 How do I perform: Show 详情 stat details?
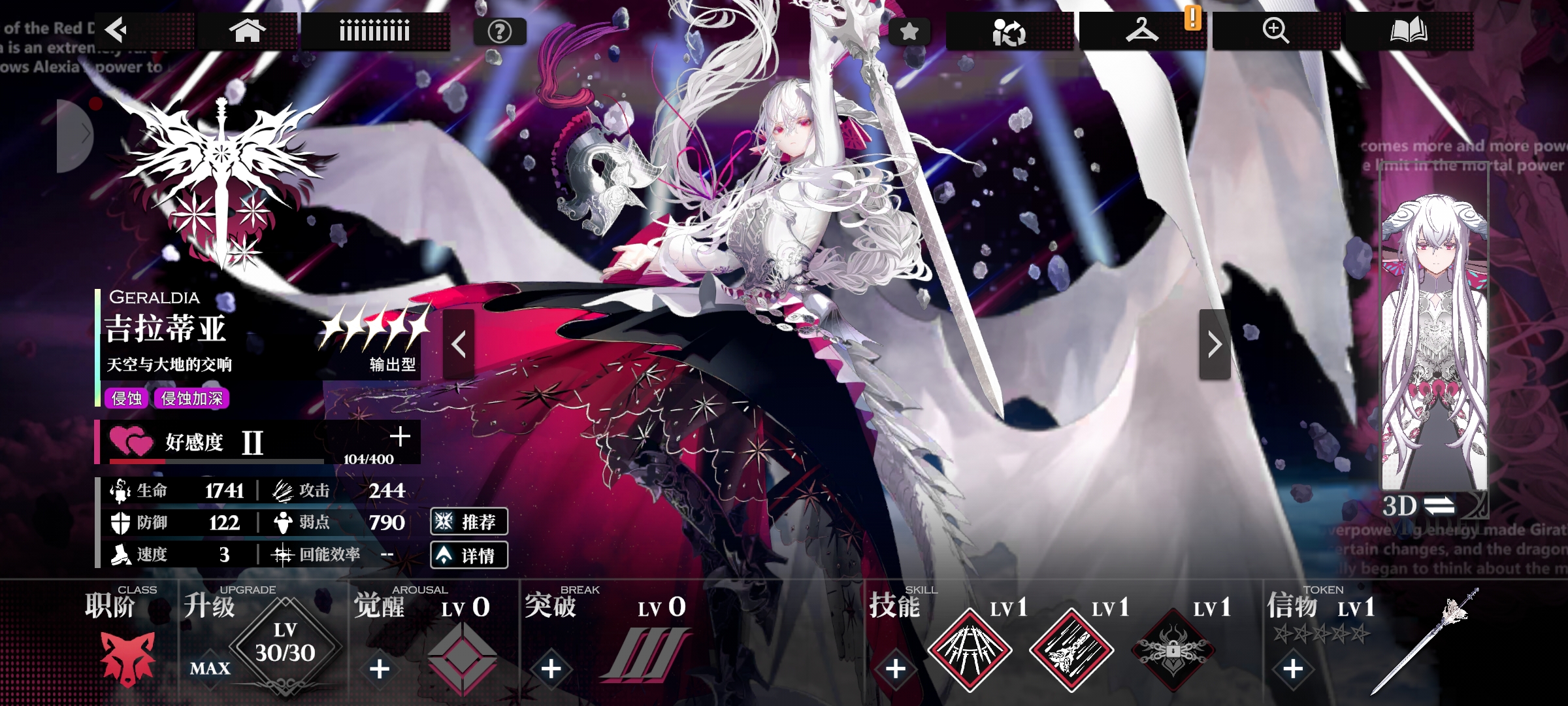pos(469,556)
